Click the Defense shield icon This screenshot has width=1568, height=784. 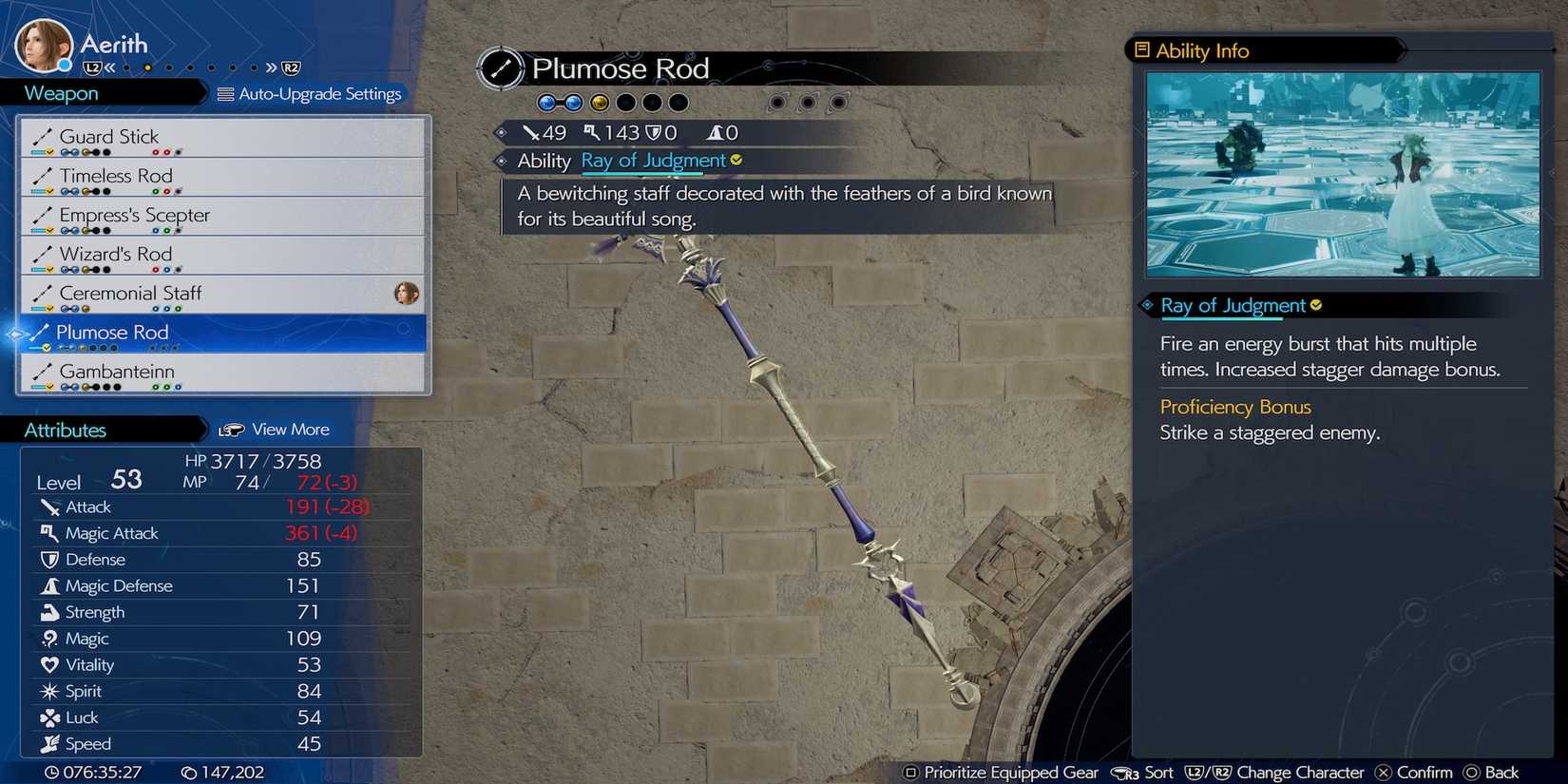pos(48,560)
